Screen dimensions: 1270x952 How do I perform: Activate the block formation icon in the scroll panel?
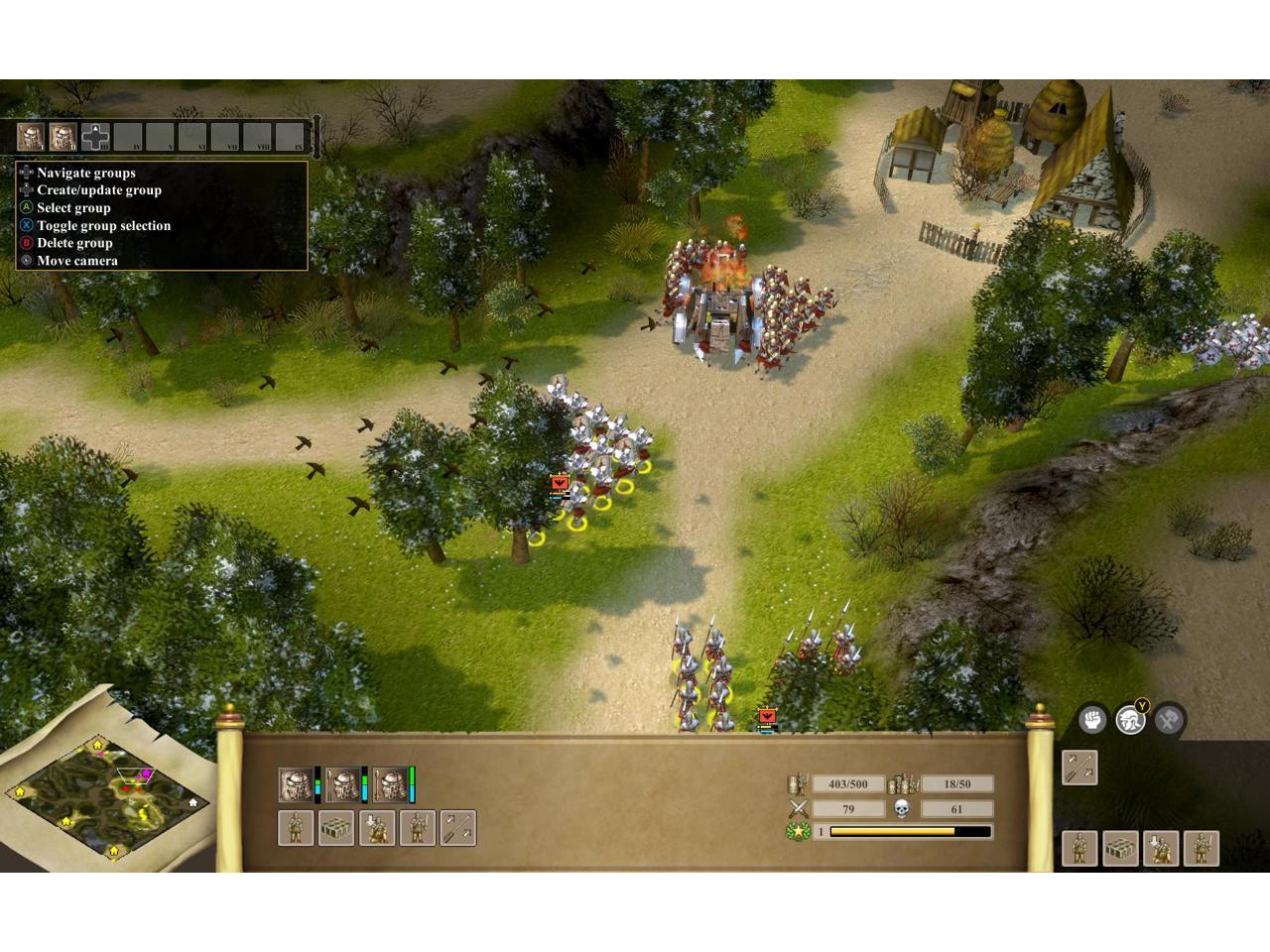click(336, 828)
